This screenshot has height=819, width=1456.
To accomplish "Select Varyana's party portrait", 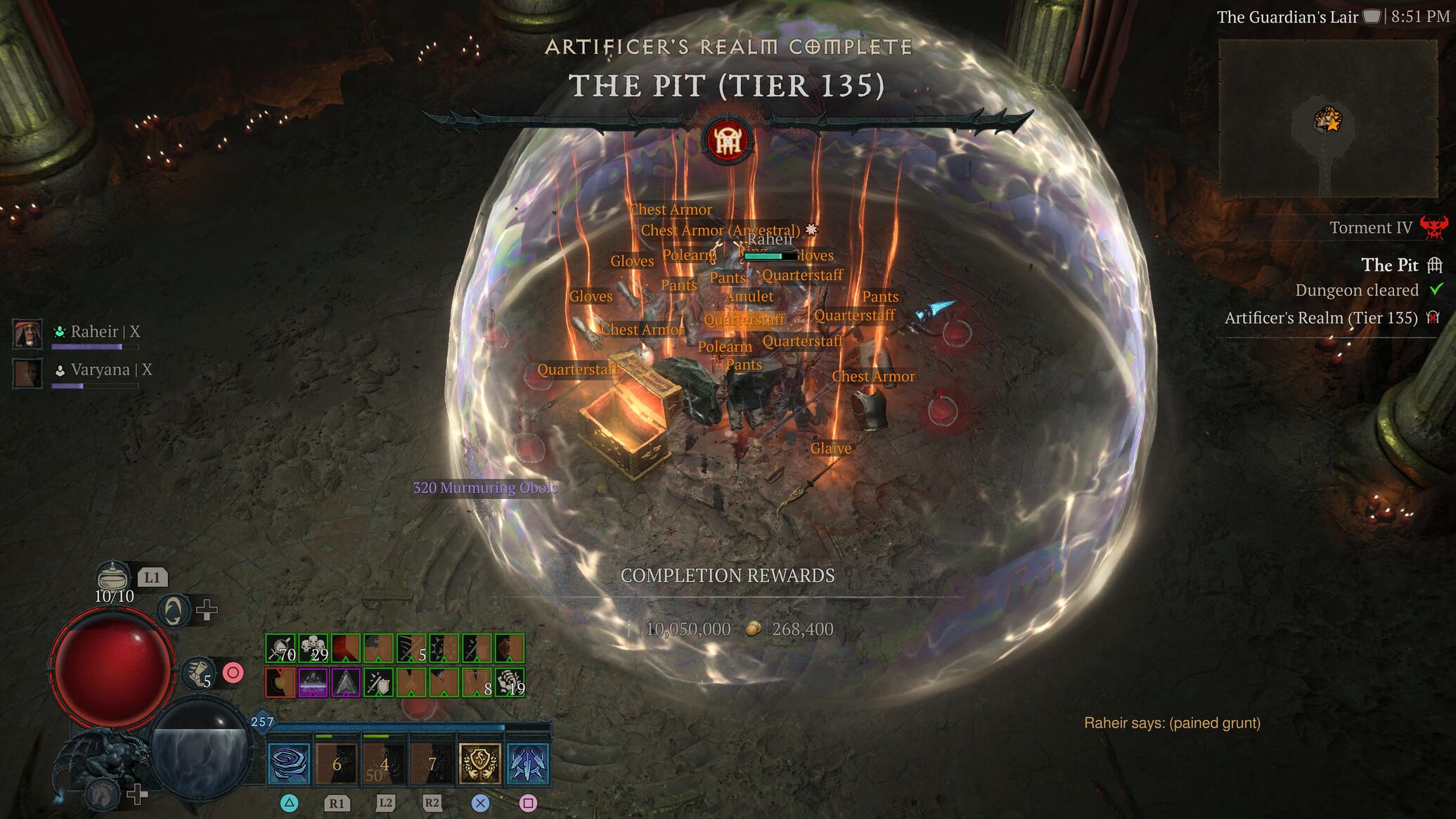I will coord(28,373).
